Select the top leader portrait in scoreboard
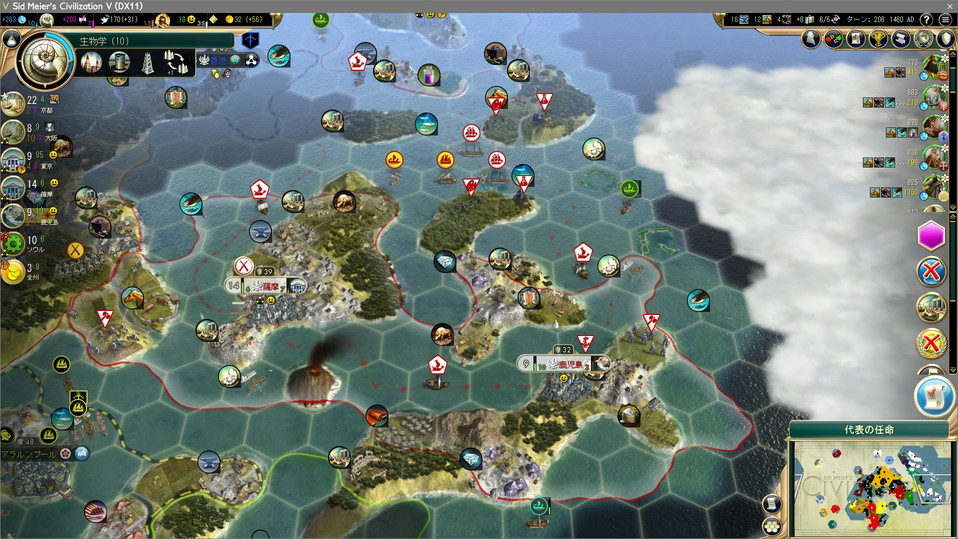Screen dimensions: 958x539 click(x=933, y=68)
